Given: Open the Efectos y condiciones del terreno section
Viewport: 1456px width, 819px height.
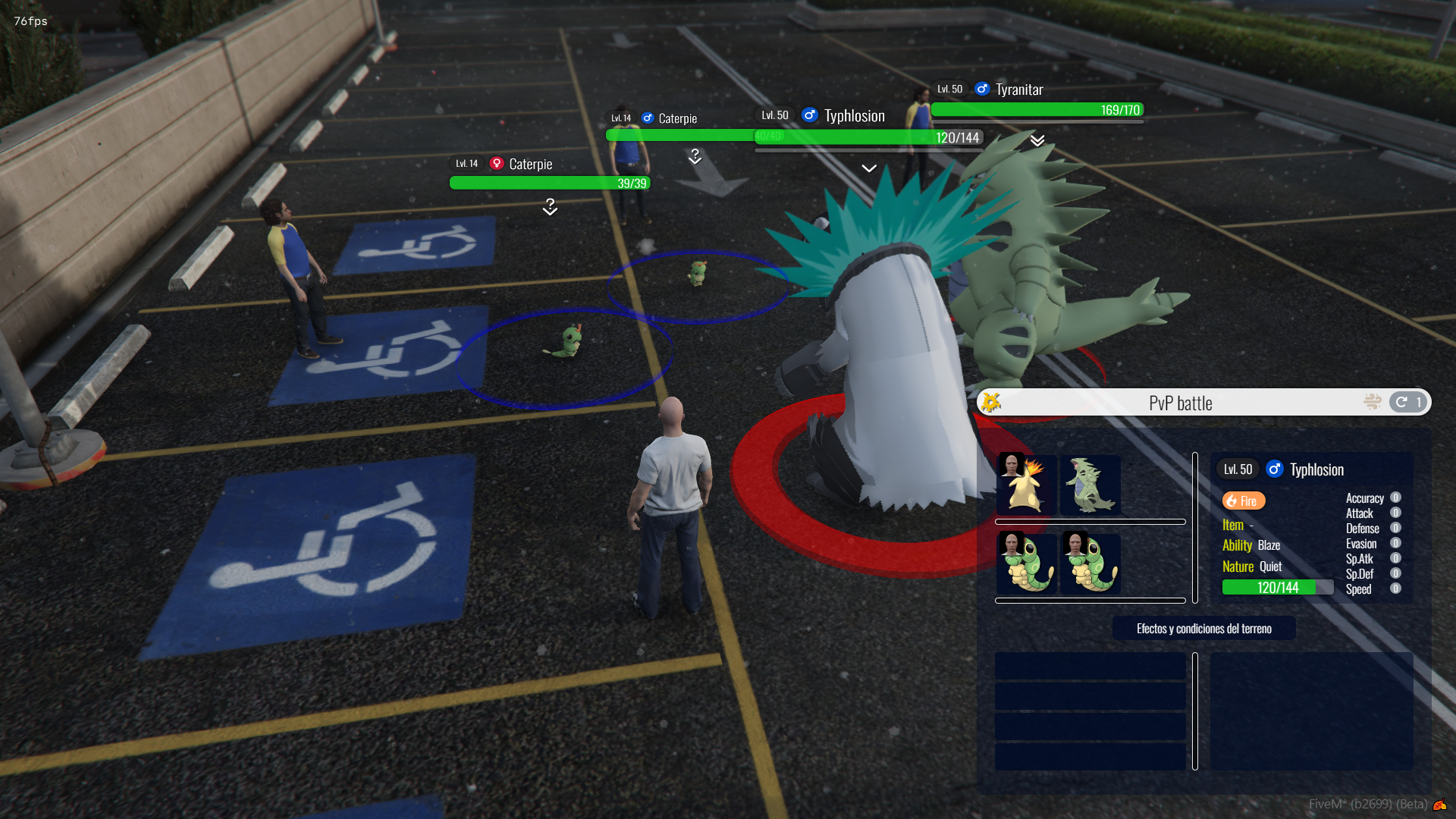Looking at the screenshot, I should 1203,628.
